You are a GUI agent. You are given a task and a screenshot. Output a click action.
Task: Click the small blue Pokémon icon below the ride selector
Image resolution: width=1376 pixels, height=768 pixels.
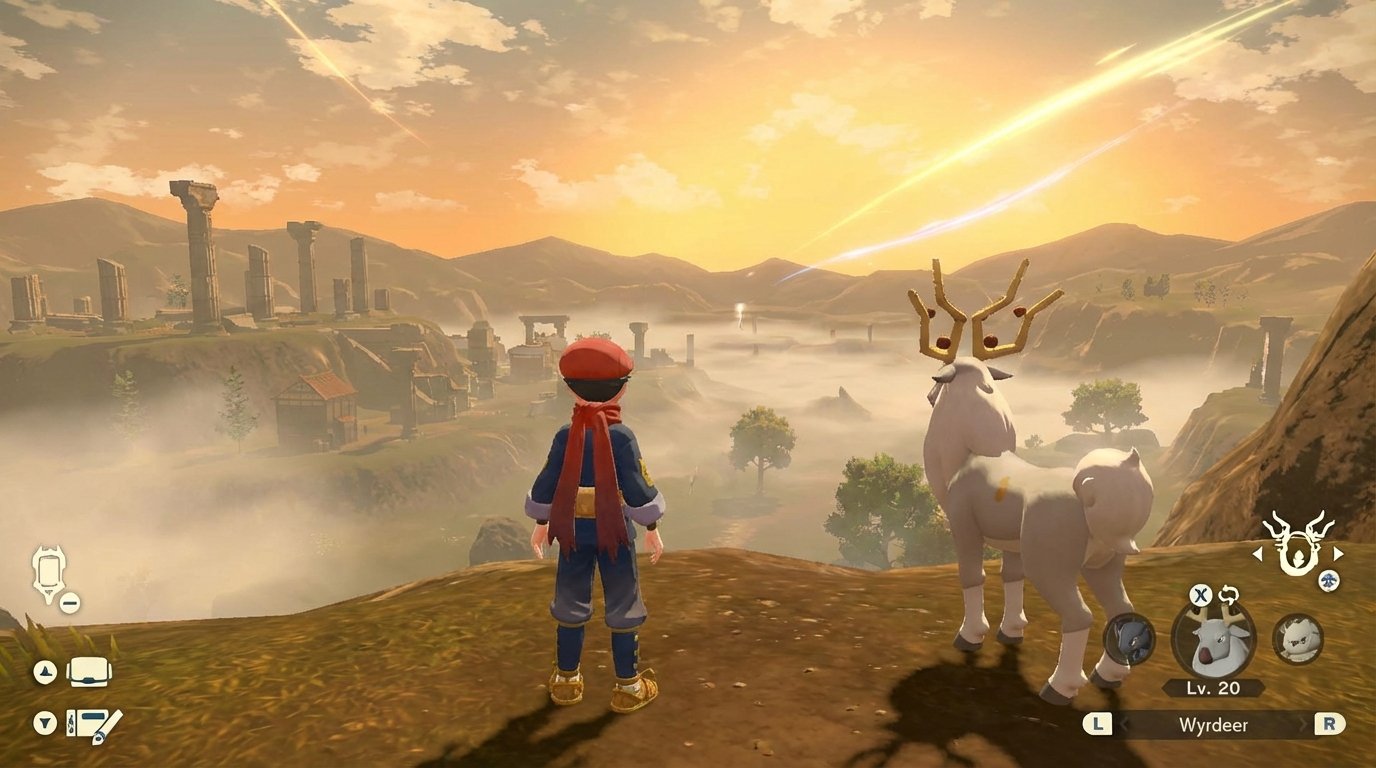(x=1328, y=580)
